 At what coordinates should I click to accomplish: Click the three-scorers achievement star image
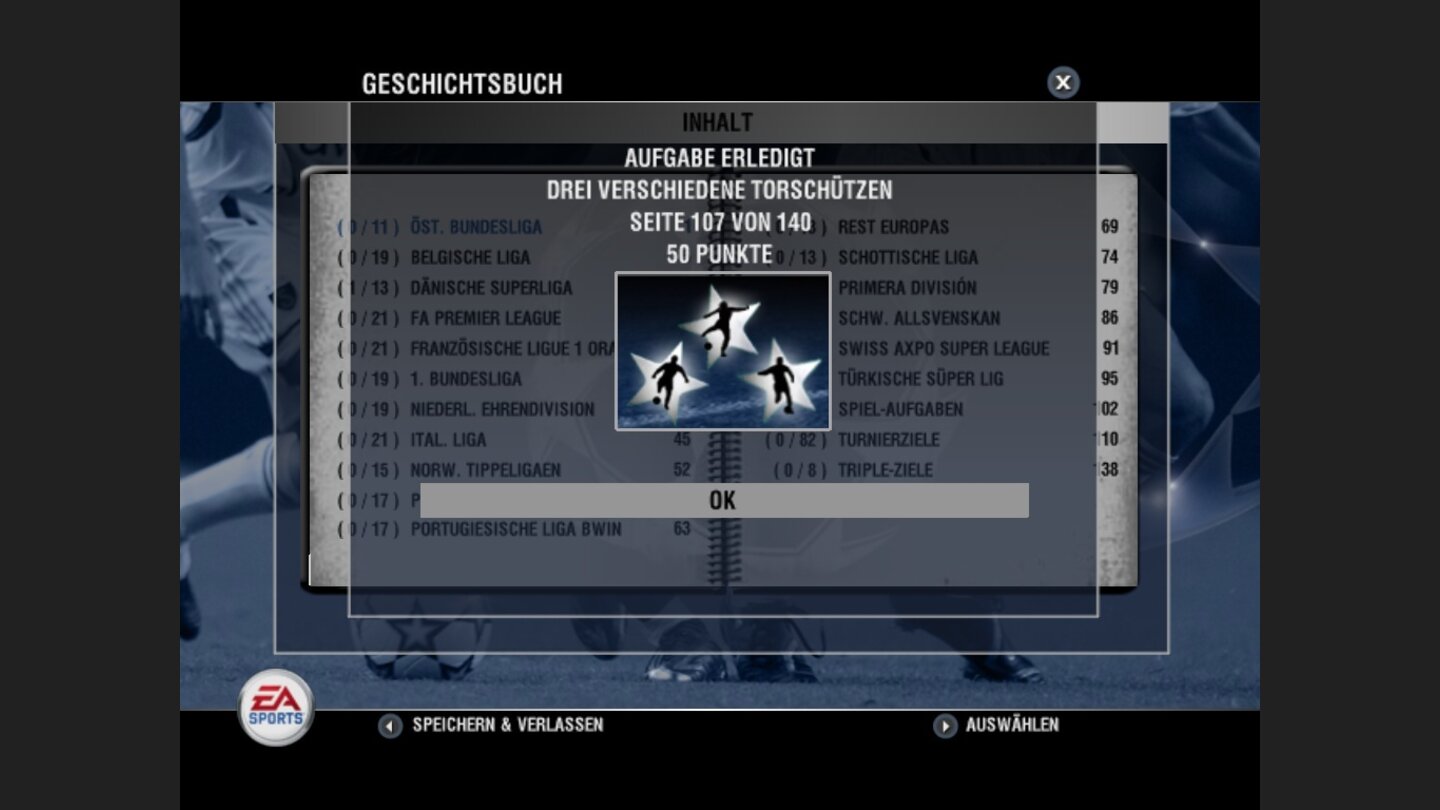723,351
